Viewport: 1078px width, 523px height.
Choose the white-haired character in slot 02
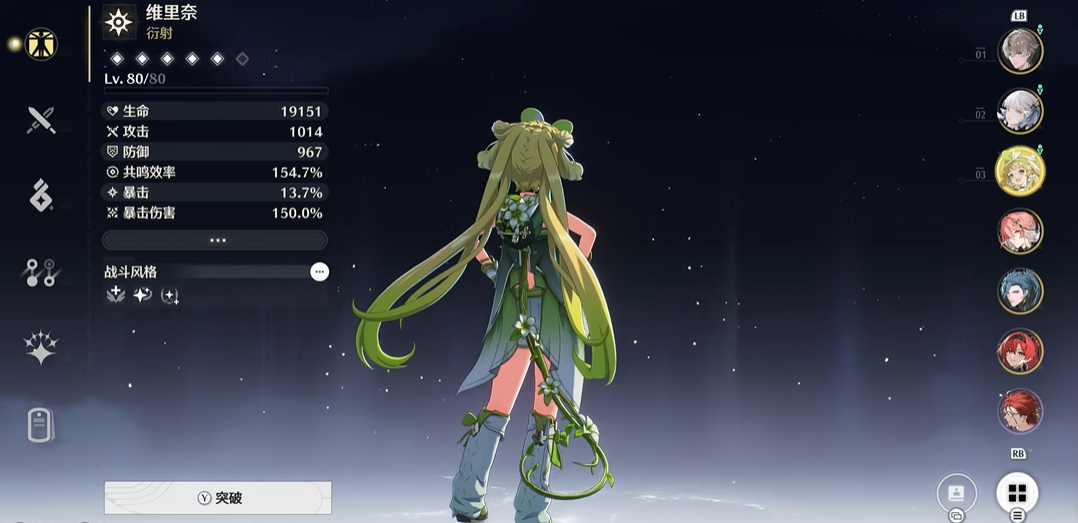pyautogui.click(x=1020, y=111)
